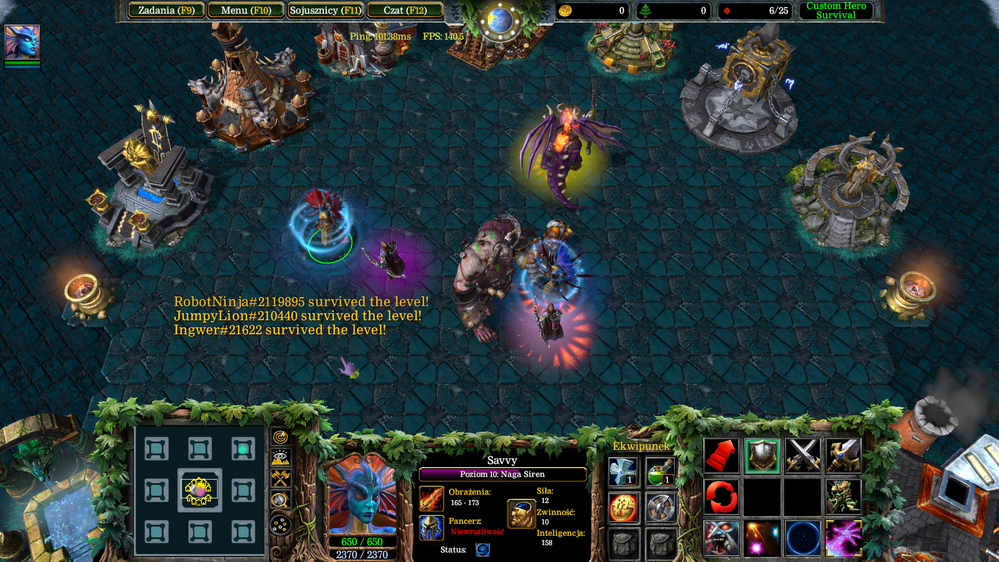Click the red striped arrow command
Screen dimensions: 999x562
tap(721, 456)
